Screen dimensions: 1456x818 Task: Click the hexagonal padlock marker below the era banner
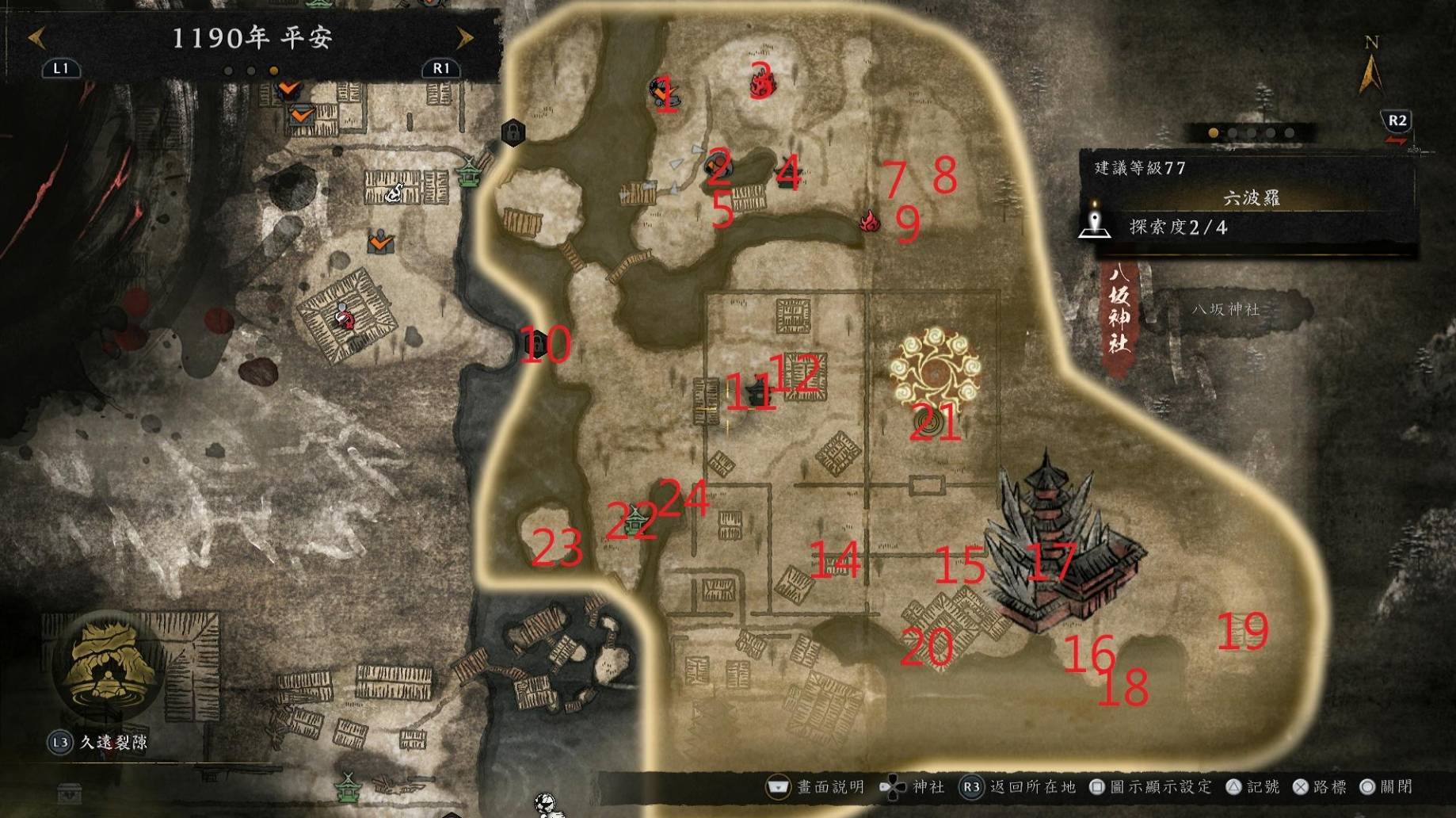pos(513,132)
